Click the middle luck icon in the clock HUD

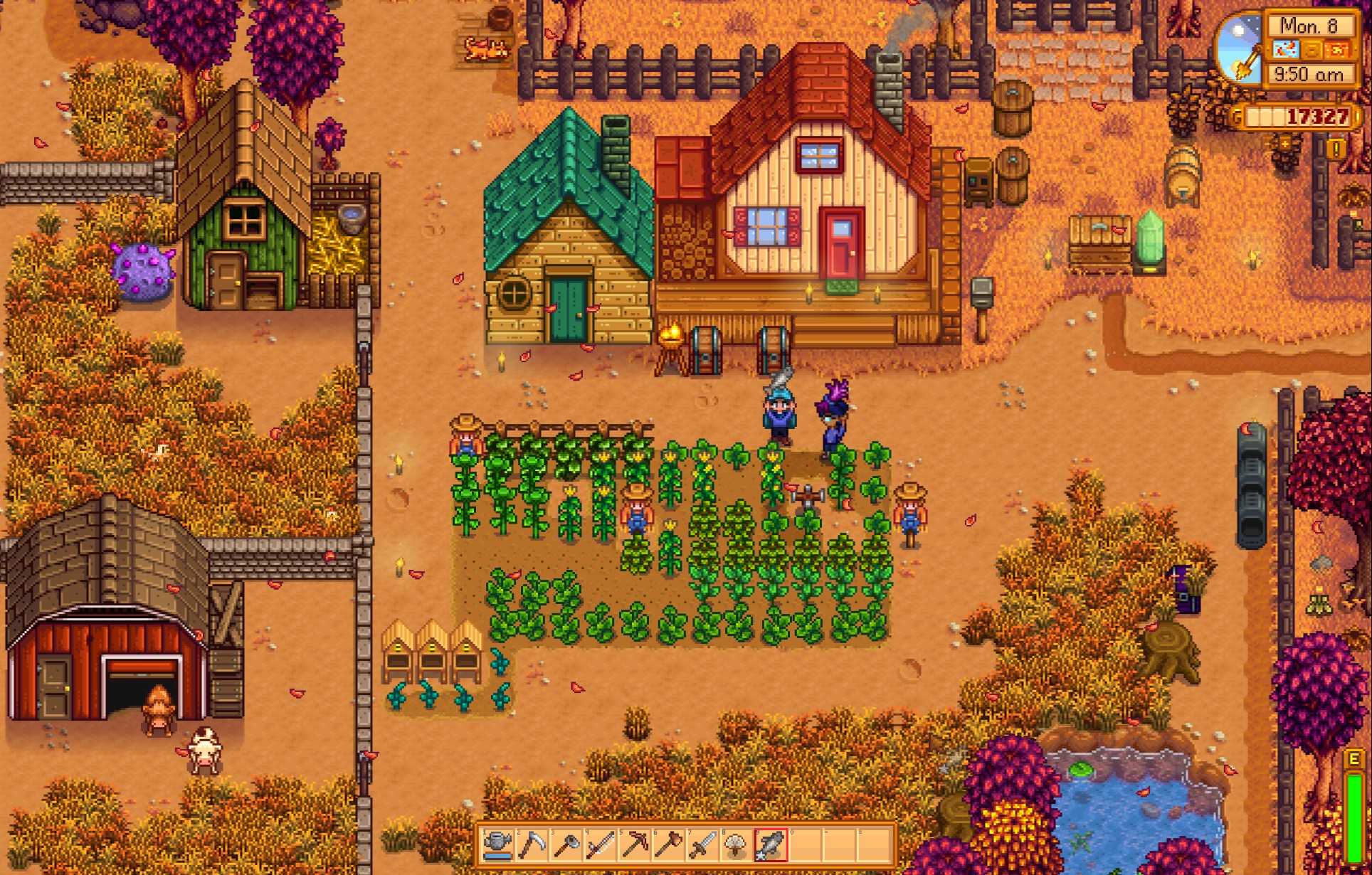(1312, 49)
